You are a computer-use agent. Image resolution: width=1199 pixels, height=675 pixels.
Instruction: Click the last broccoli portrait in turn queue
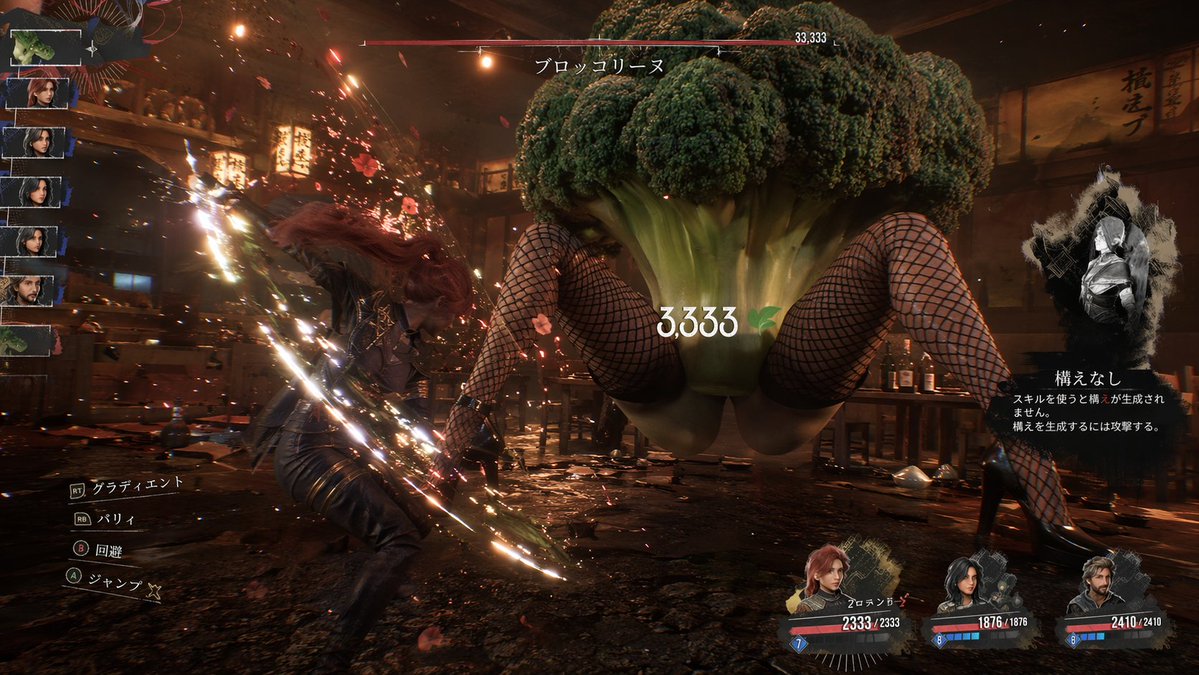click(x=27, y=339)
